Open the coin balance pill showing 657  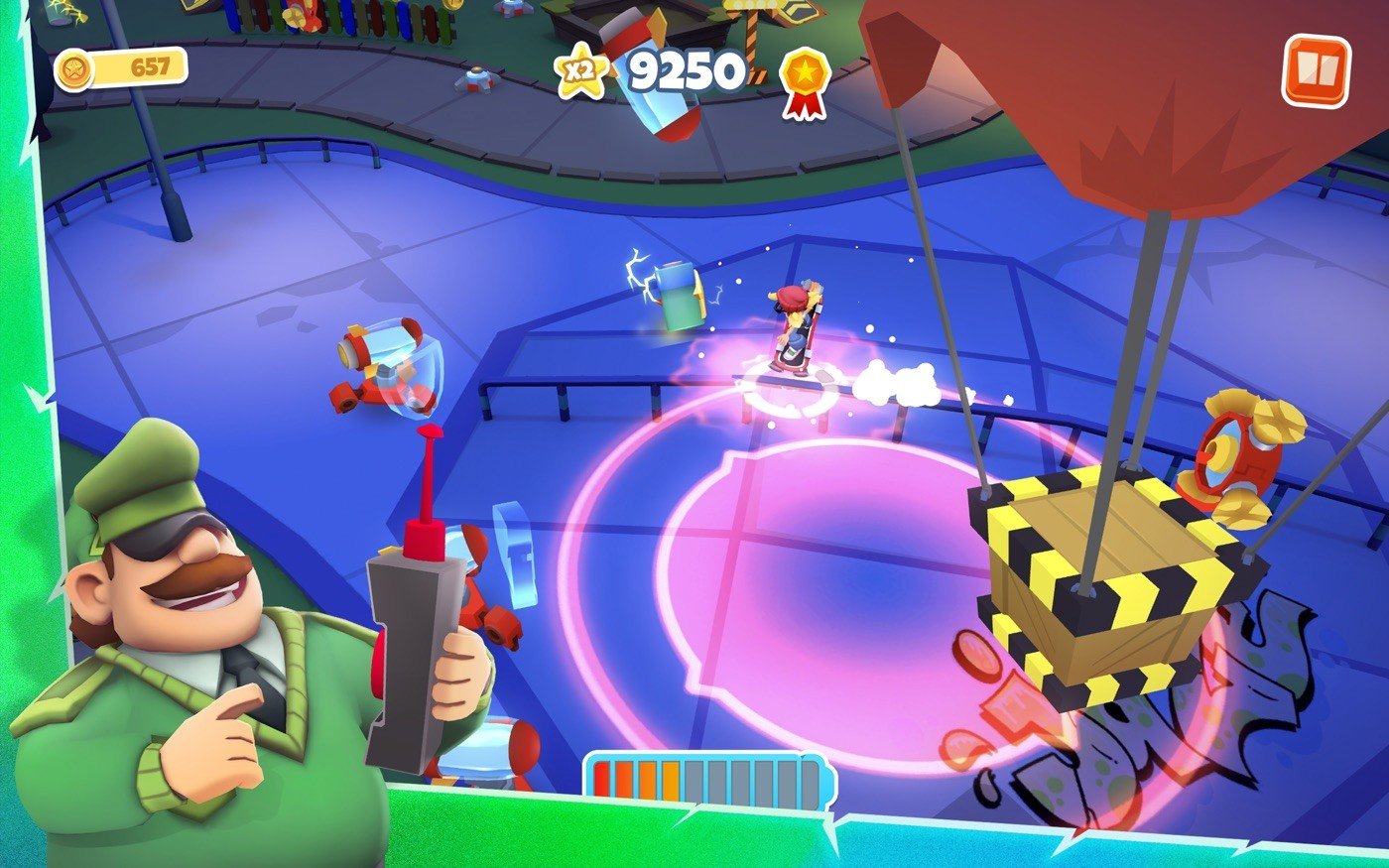[x=121, y=69]
